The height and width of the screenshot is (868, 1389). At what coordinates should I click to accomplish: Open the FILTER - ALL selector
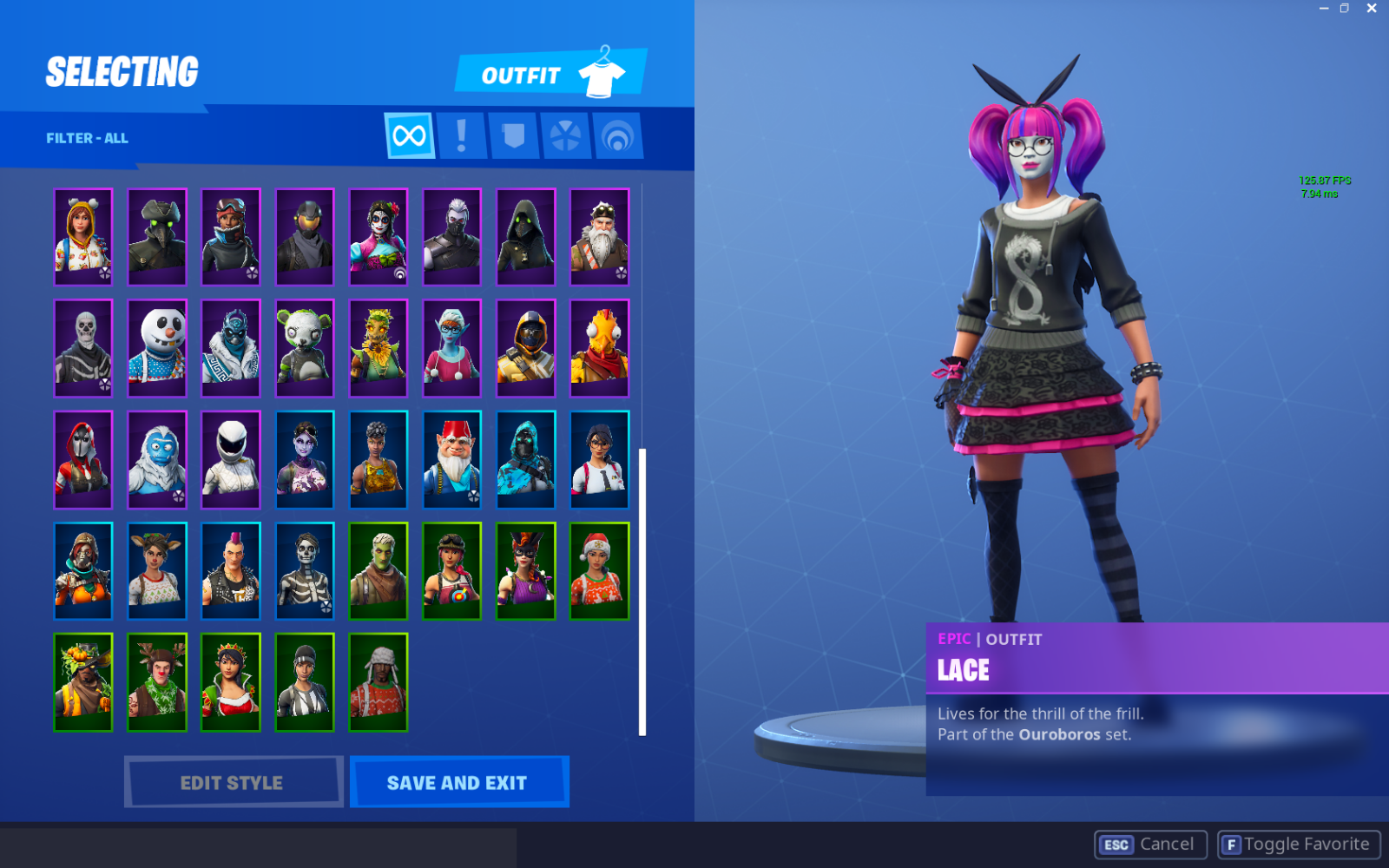87,137
